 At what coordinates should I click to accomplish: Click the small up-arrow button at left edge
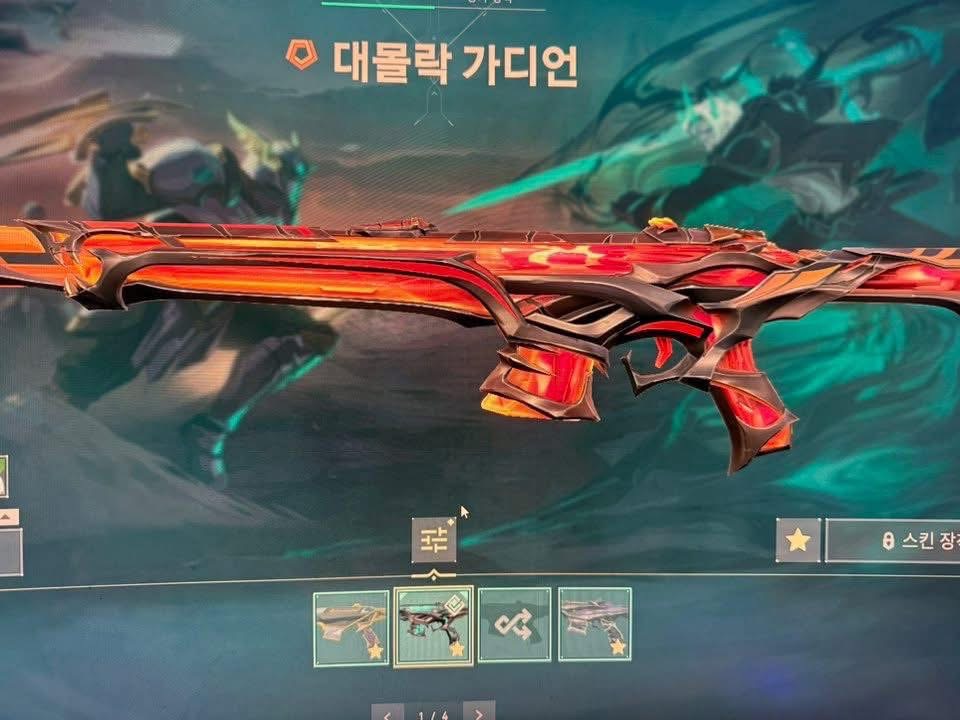click(x=6, y=517)
